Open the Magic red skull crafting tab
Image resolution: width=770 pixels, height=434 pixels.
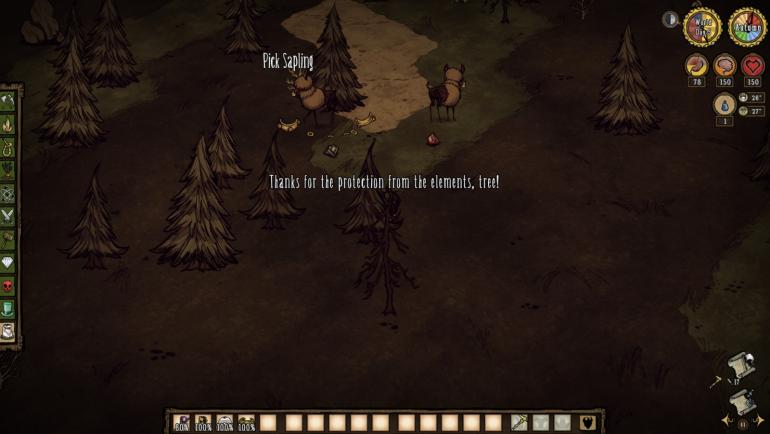(x=8, y=287)
